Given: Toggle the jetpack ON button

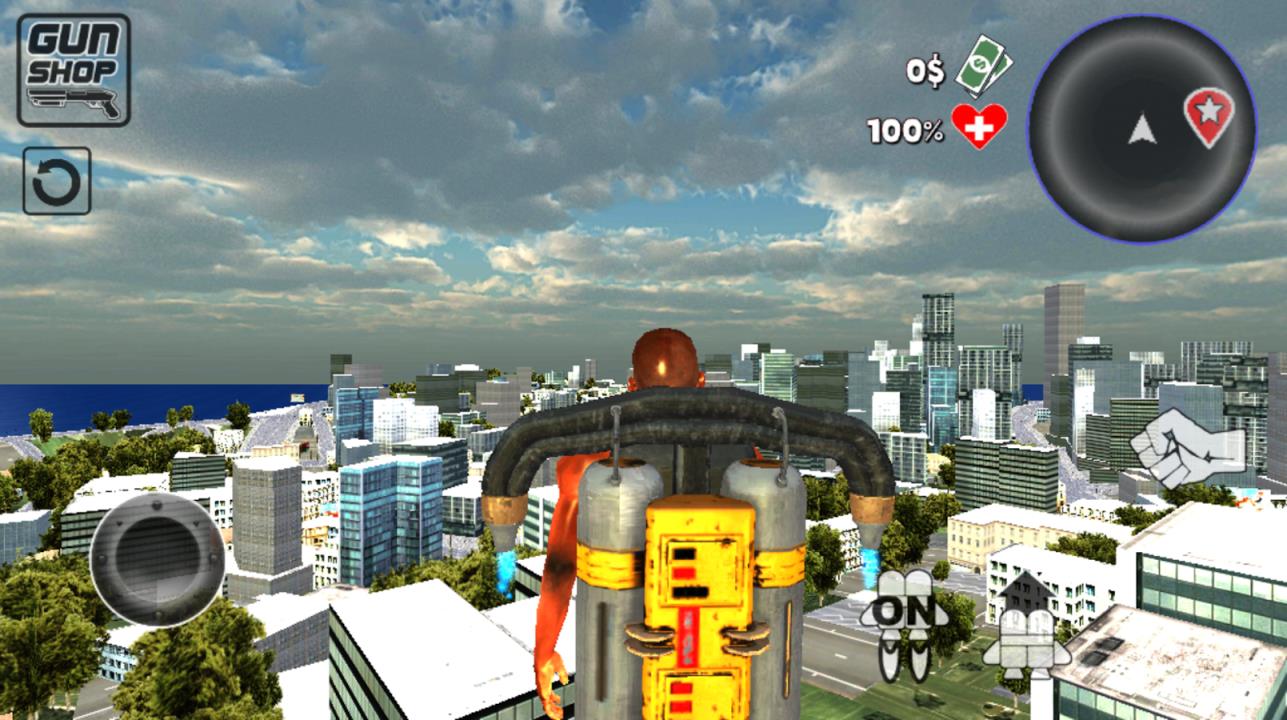Looking at the screenshot, I should pyautogui.click(x=904, y=620).
